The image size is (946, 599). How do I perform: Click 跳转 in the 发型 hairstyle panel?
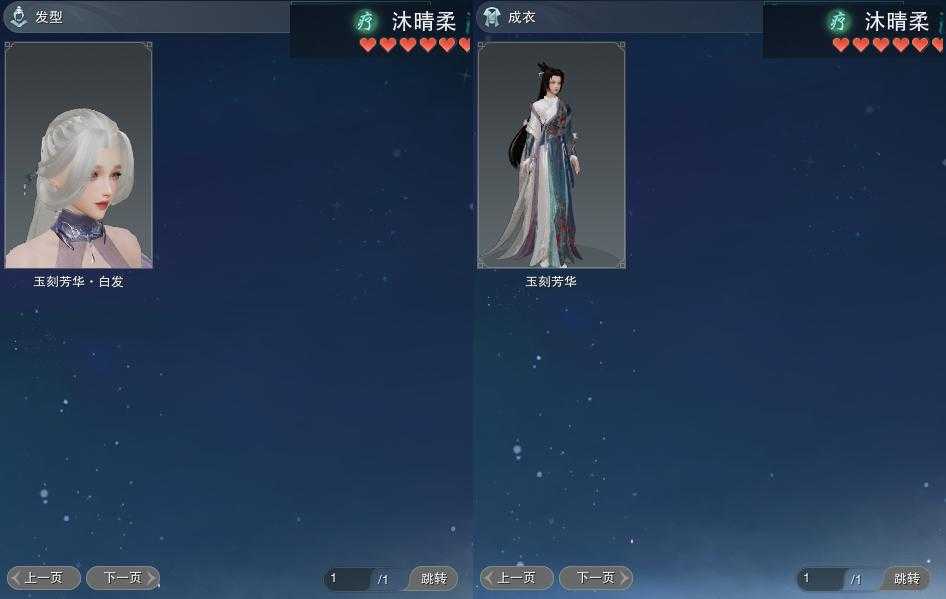pyautogui.click(x=434, y=579)
